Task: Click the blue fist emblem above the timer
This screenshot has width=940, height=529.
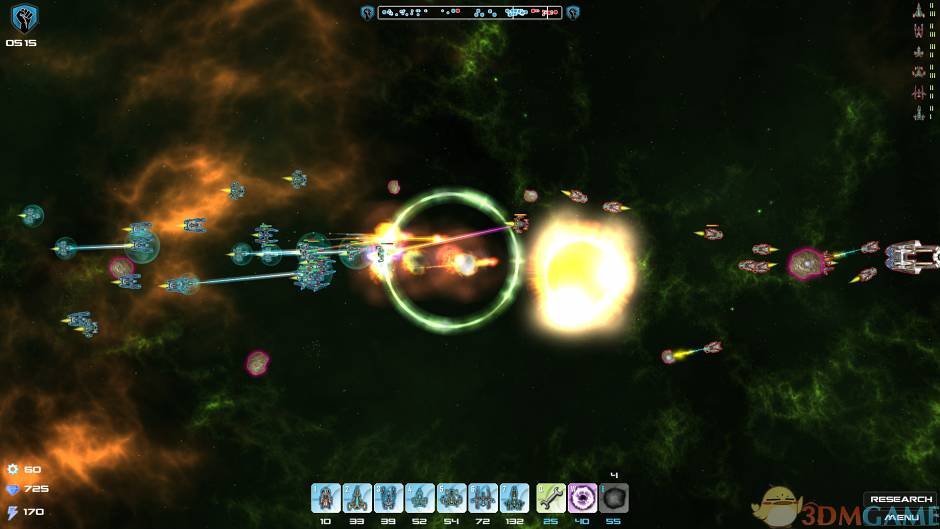Action: point(24,18)
